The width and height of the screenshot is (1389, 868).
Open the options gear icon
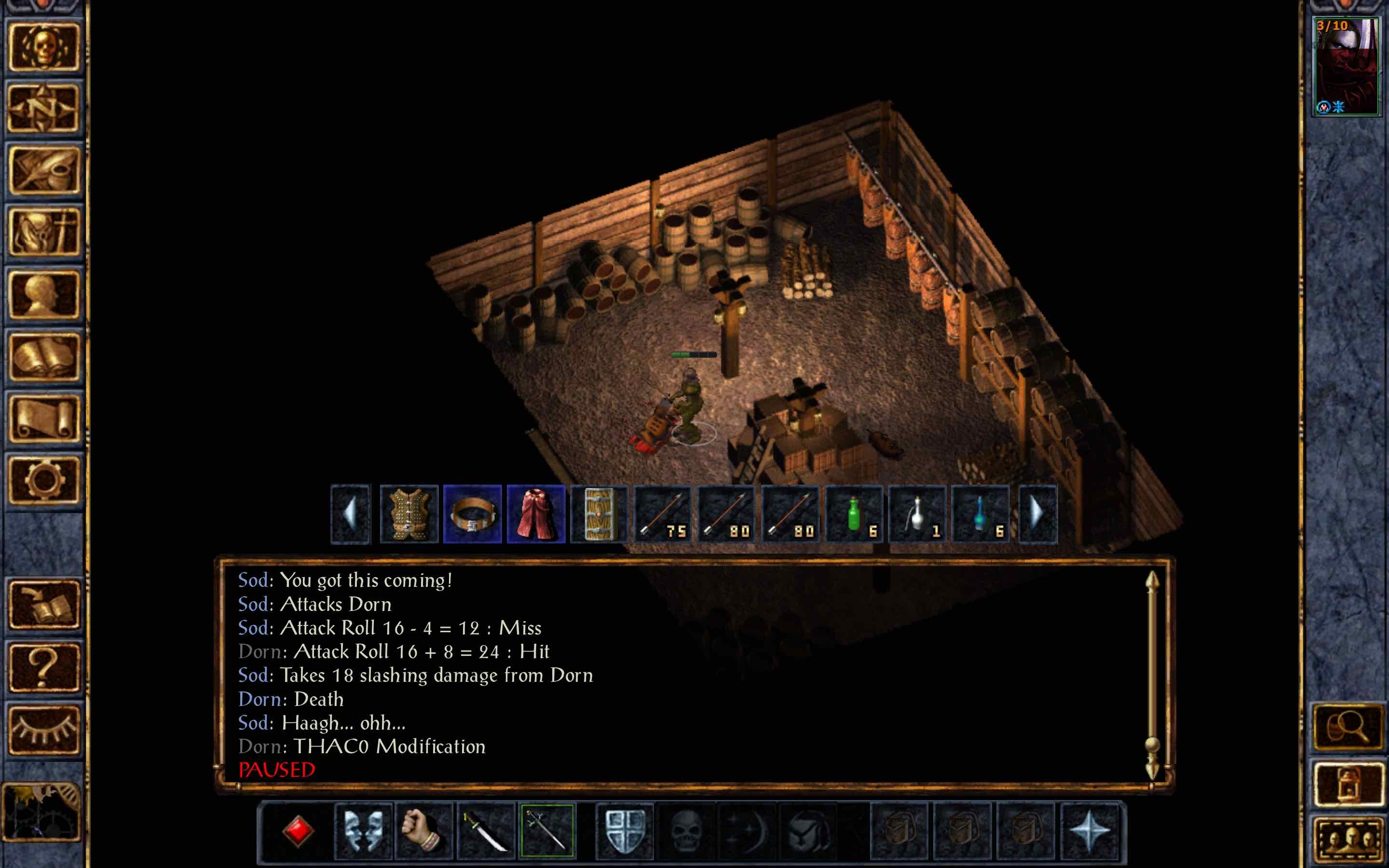pos(43,480)
